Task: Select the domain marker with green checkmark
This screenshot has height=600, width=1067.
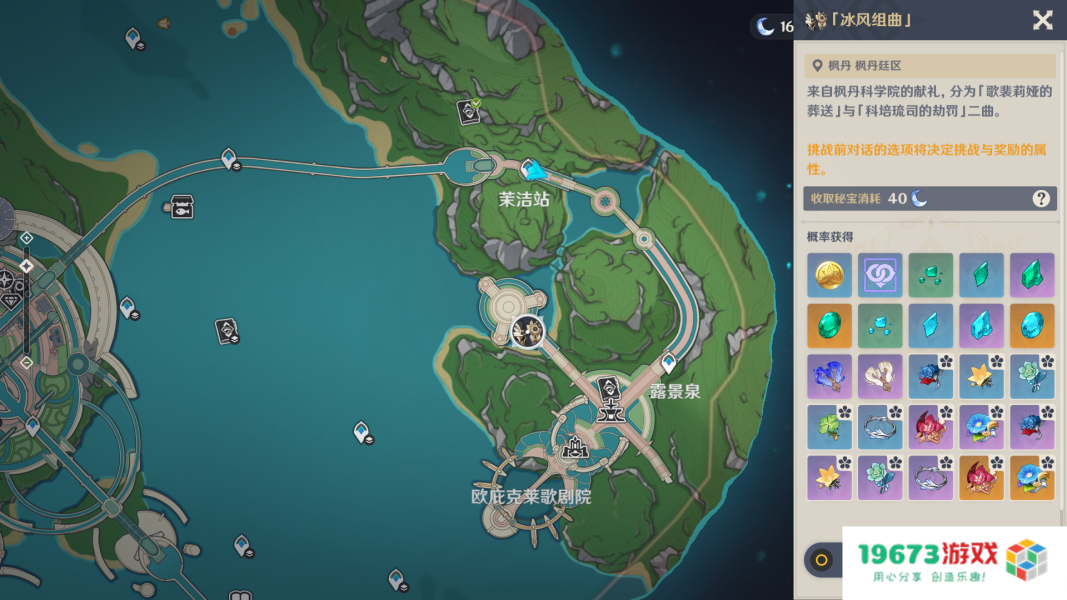Action: [468, 111]
